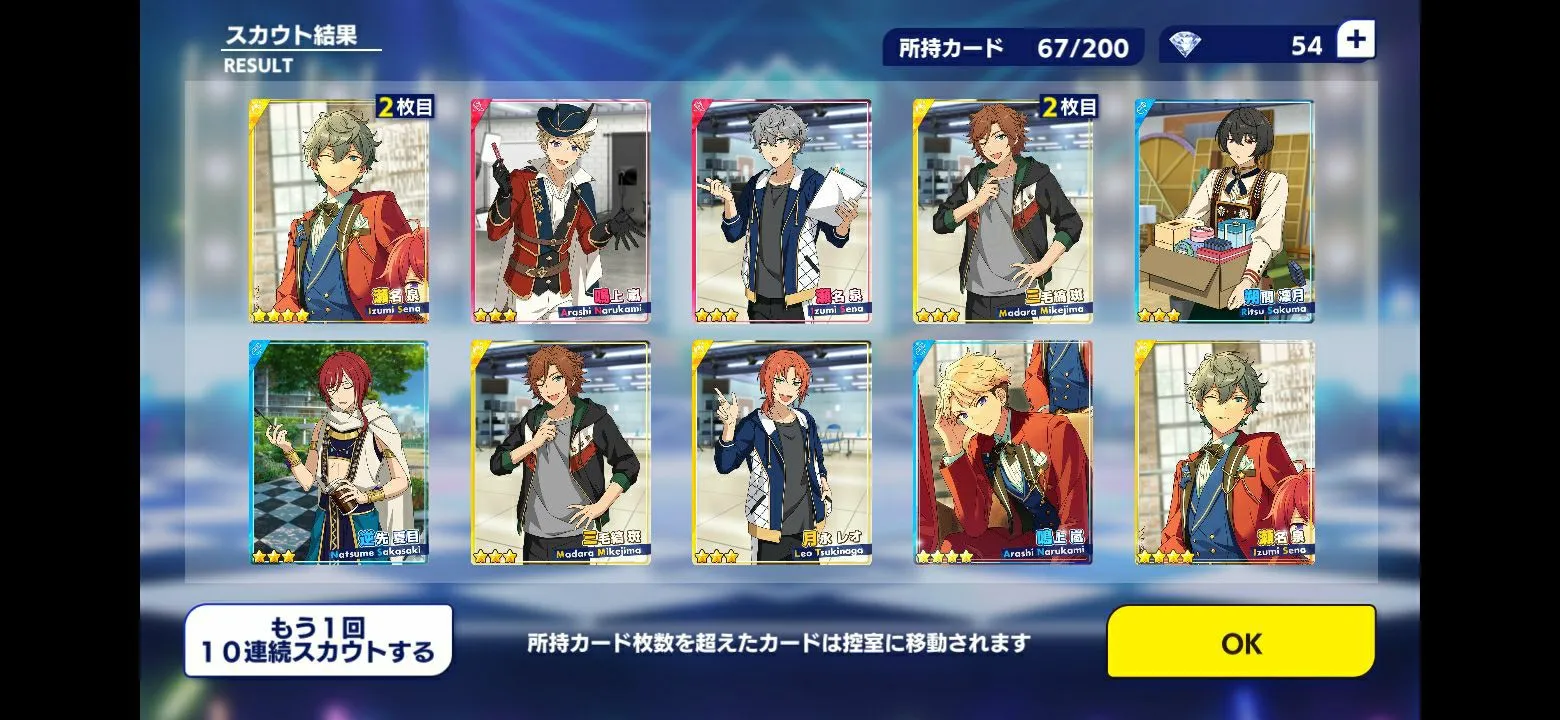Choose the three-star Izumi Sena card holding papers
Screen dimensions: 1560x720
782,211
